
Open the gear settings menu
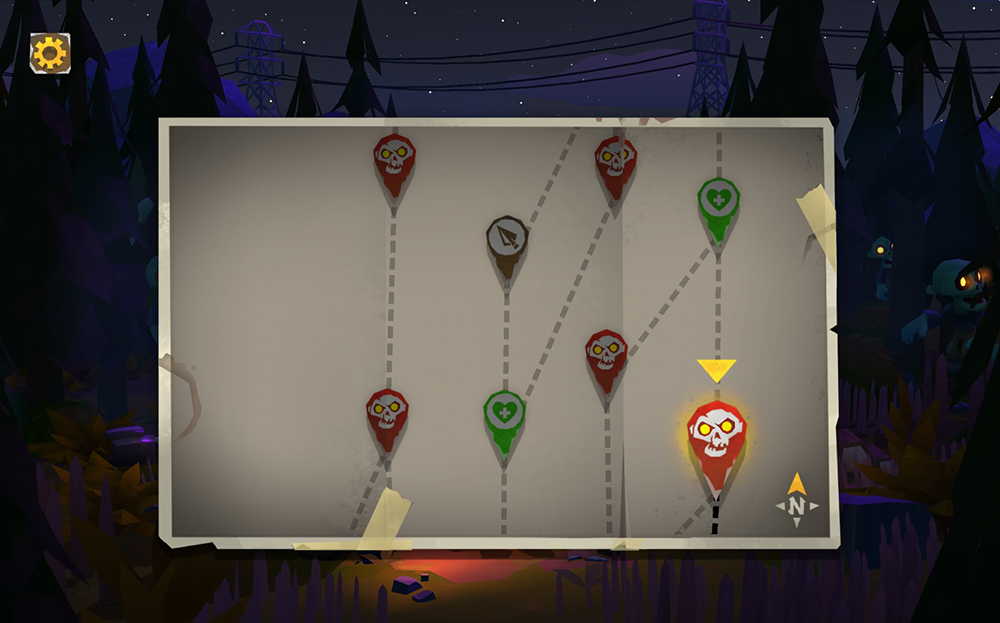(49, 52)
